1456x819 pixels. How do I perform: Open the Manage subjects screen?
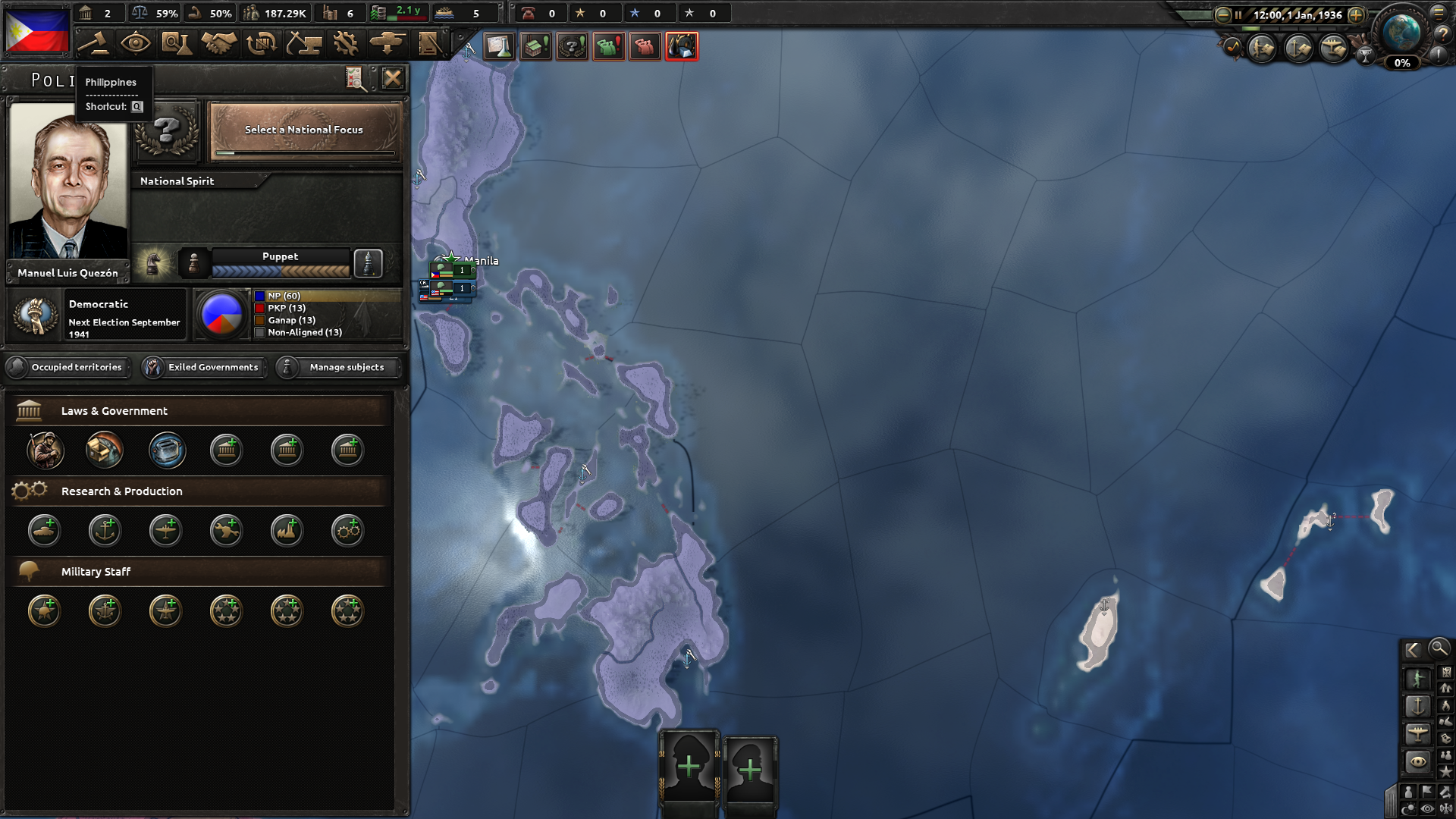pyautogui.click(x=338, y=367)
